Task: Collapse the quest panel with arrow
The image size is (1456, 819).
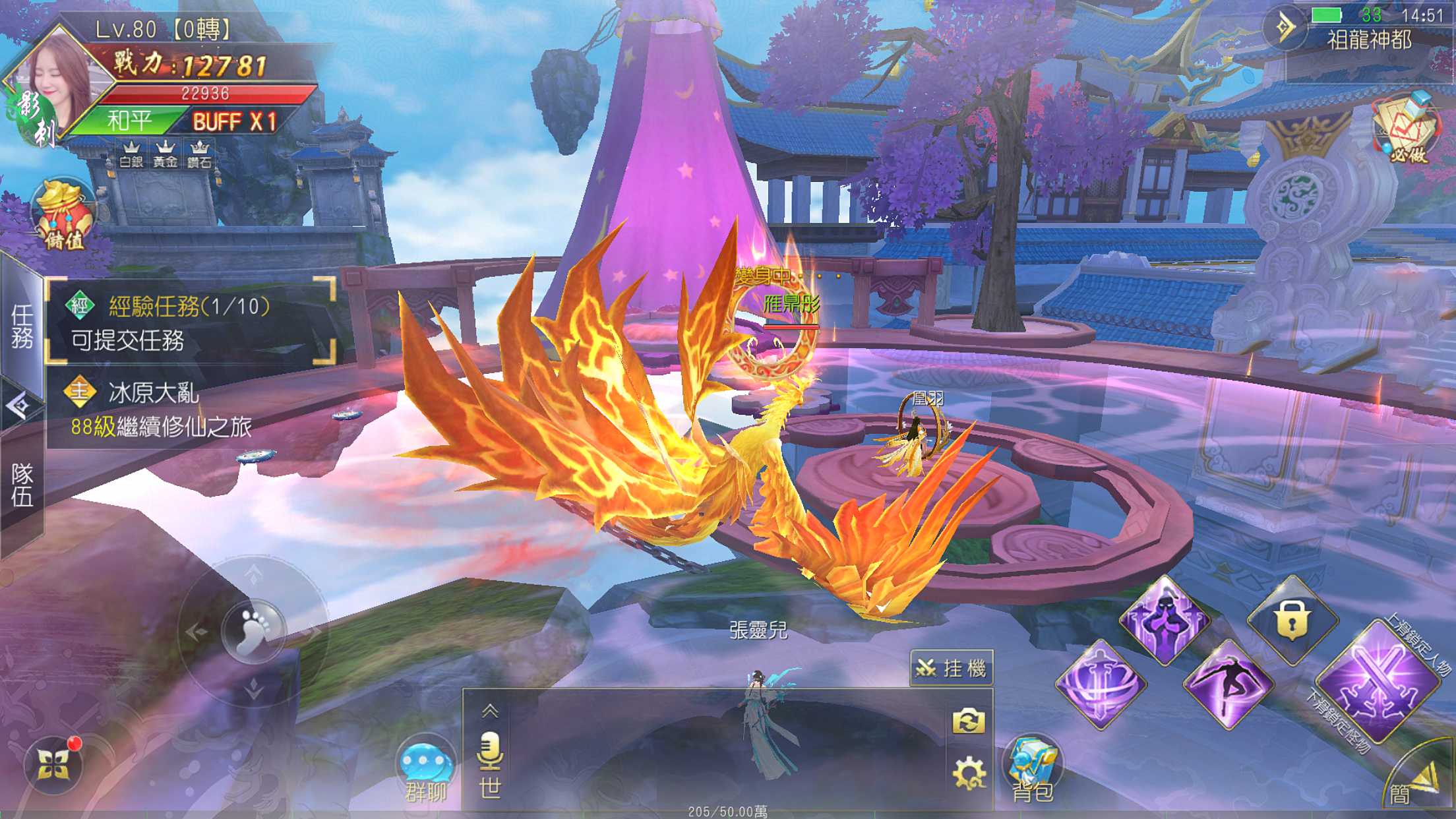Action: pyautogui.click(x=18, y=406)
